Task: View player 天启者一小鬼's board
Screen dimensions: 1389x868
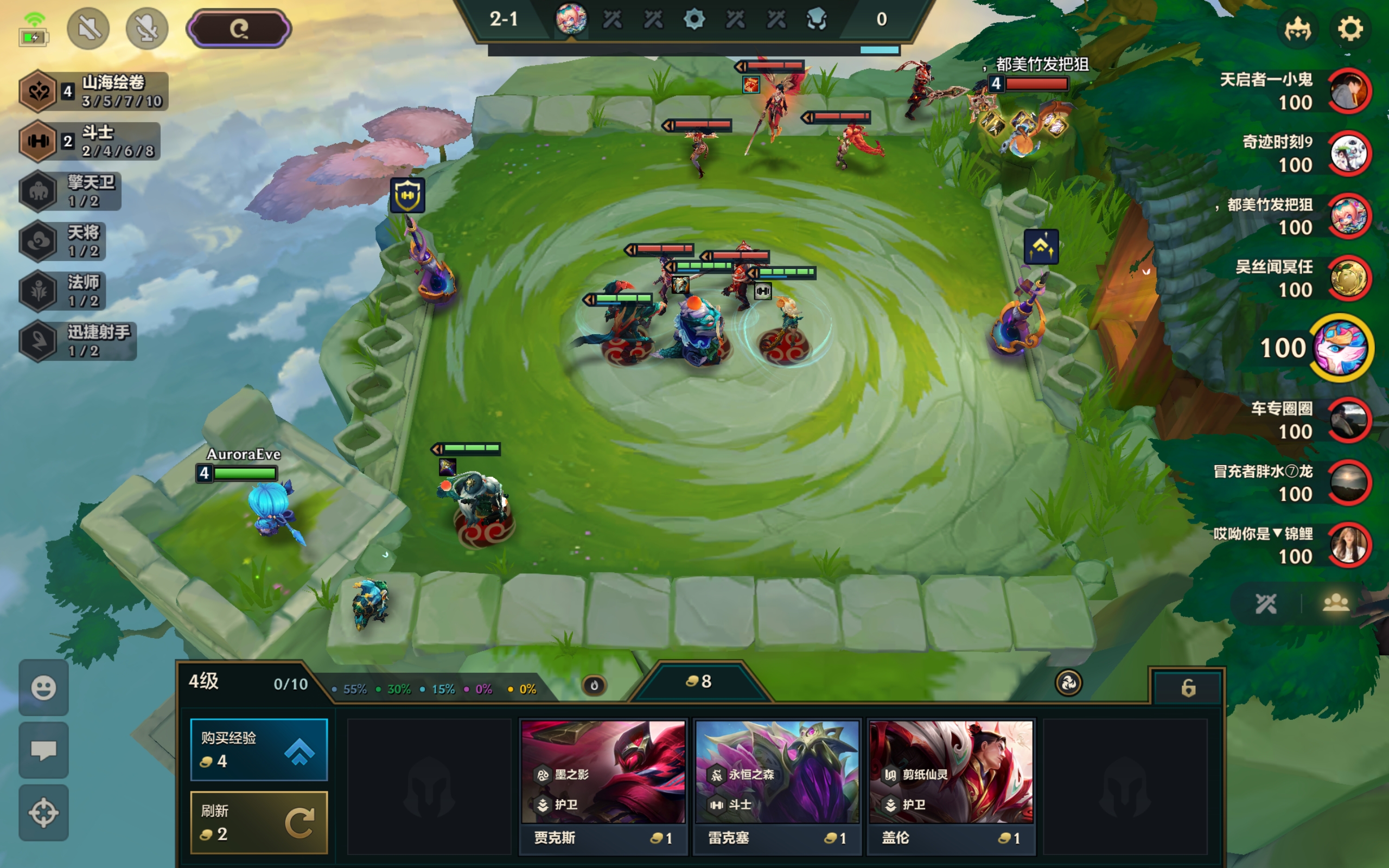Action: (x=1349, y=91)
